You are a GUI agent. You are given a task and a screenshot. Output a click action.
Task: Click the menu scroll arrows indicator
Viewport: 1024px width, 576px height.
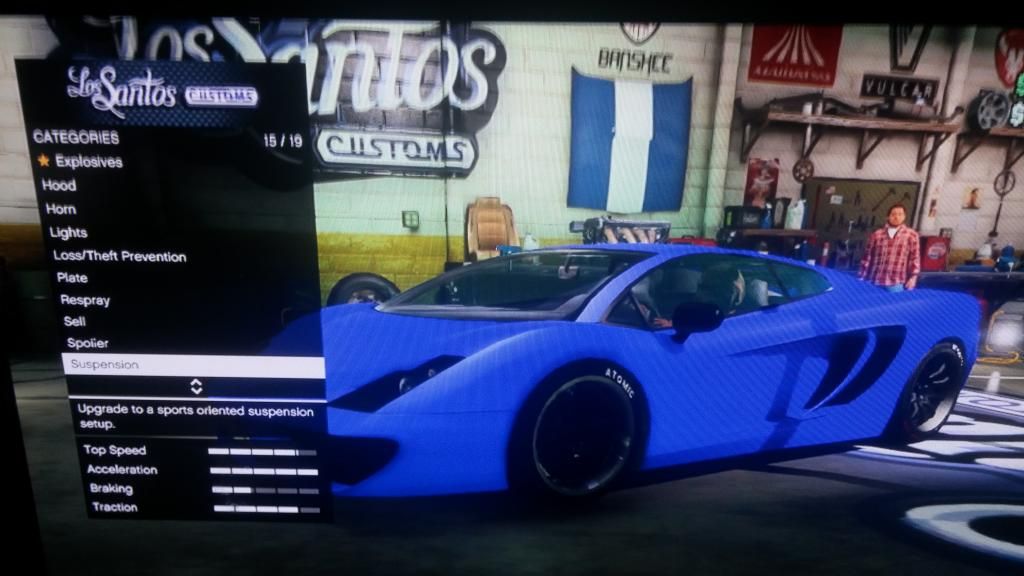(196, 387)
